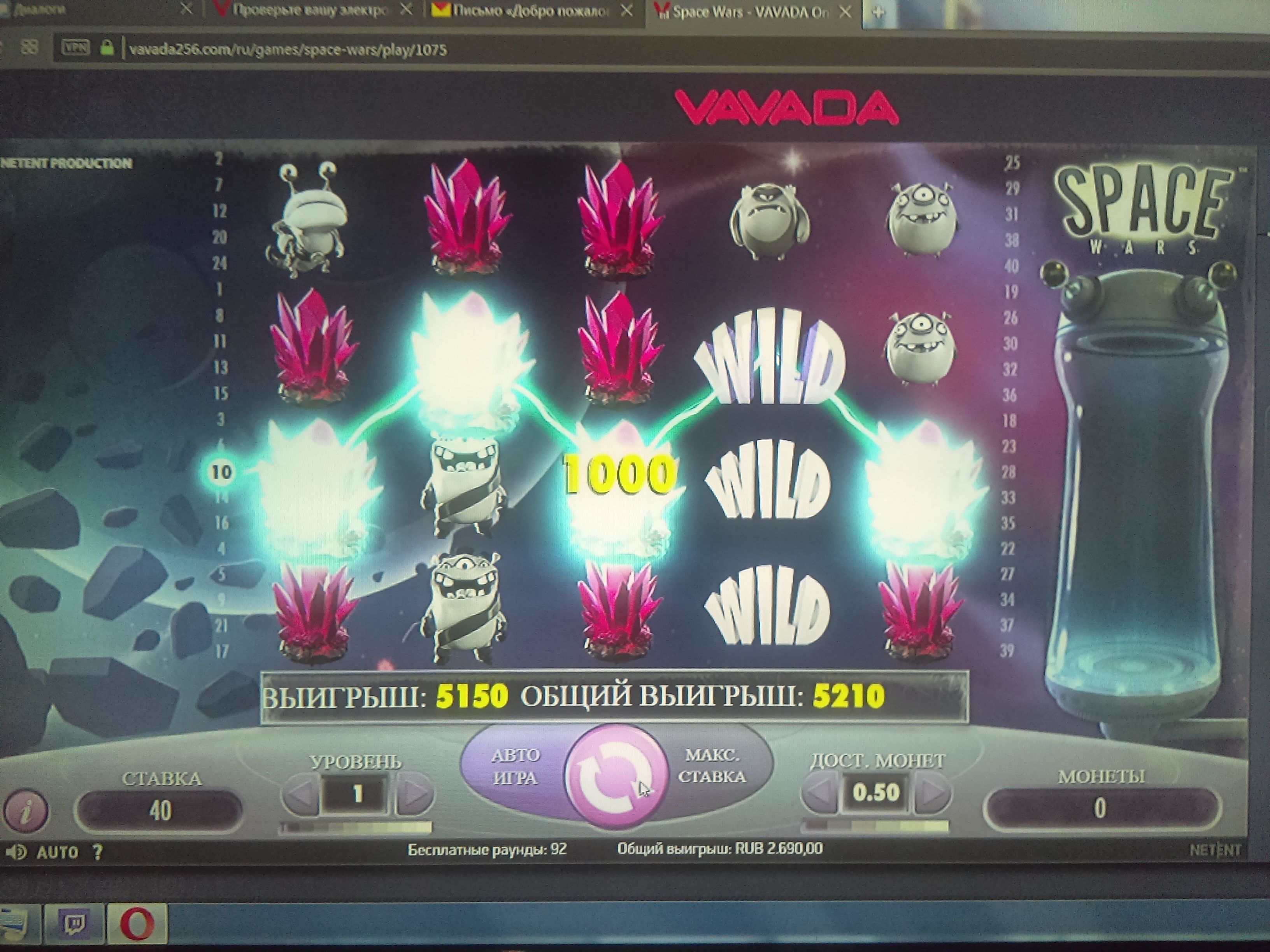This screenshot has width=1270, height=952.
Task: Increase the Уровень bet level
Action: [414, 794]
